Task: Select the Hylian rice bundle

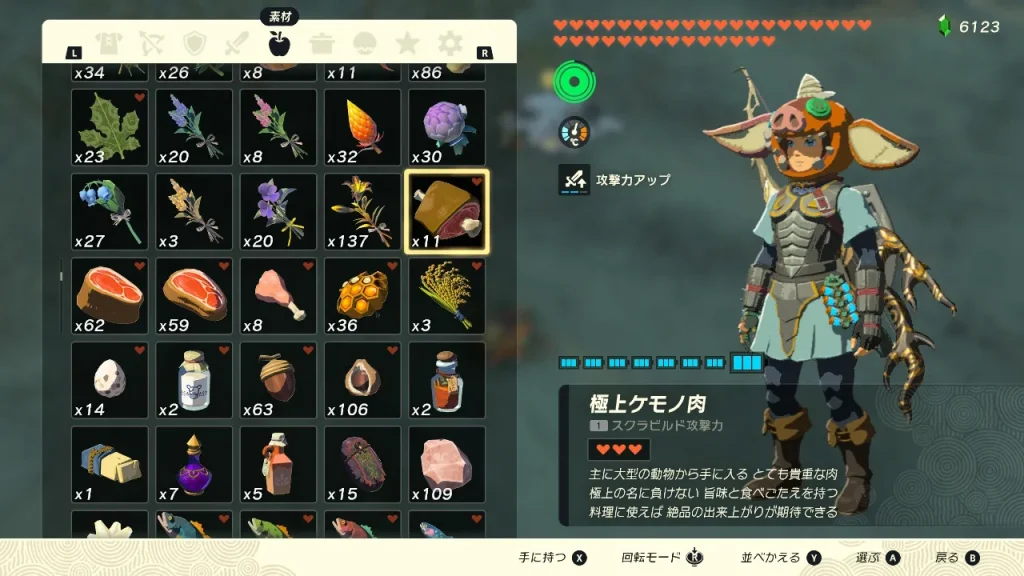Action: 447,296
